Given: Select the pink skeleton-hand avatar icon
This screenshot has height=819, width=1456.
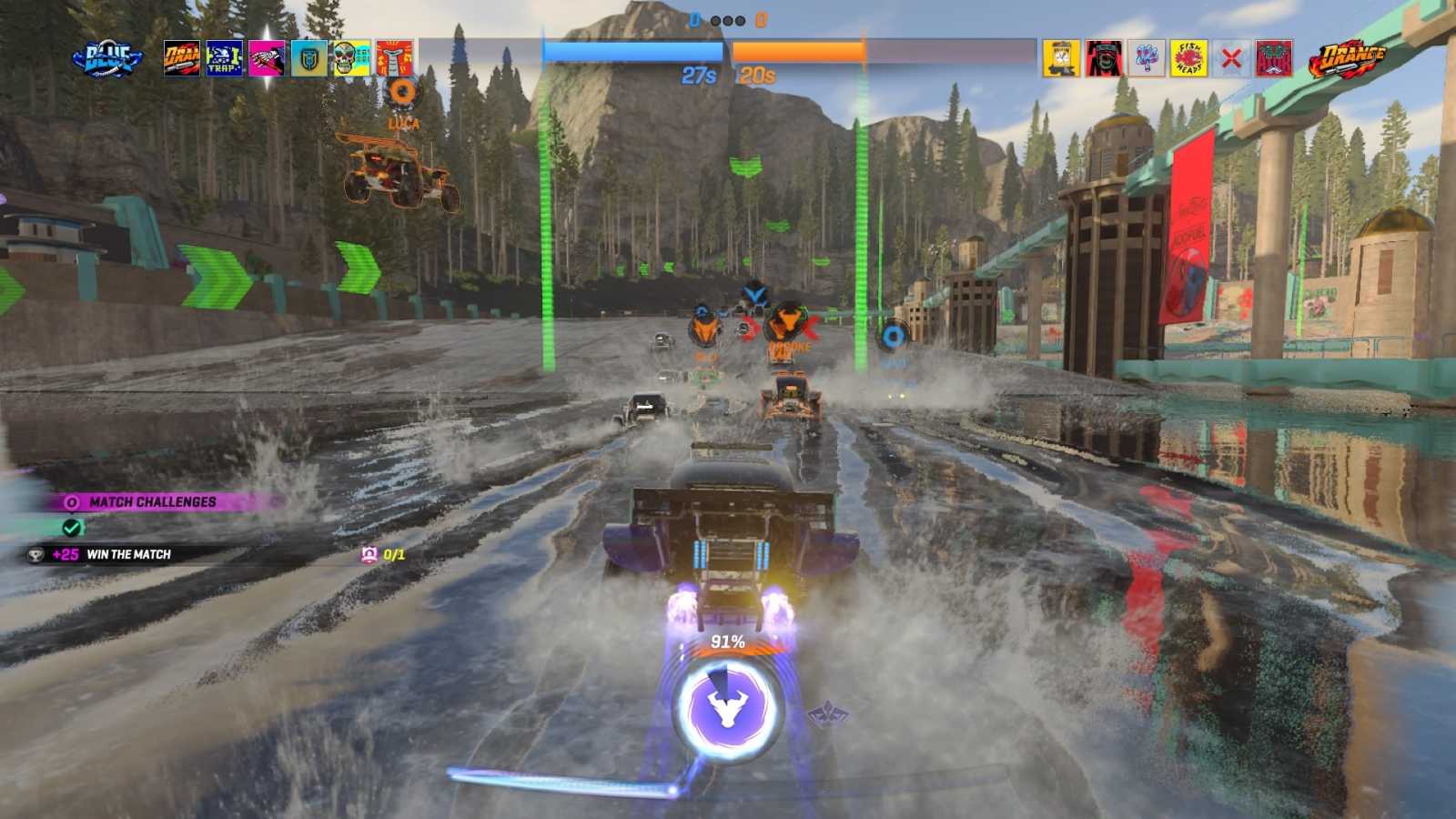Looking at the screenshot, I should (267, 56).
